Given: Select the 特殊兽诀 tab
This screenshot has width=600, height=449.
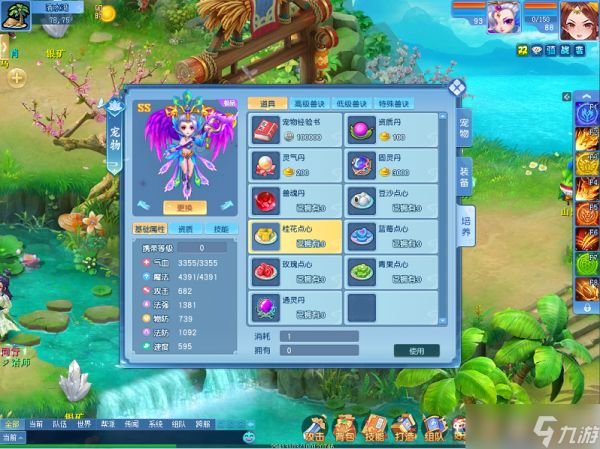Looking at the screenshot, I should click(394, 103).
